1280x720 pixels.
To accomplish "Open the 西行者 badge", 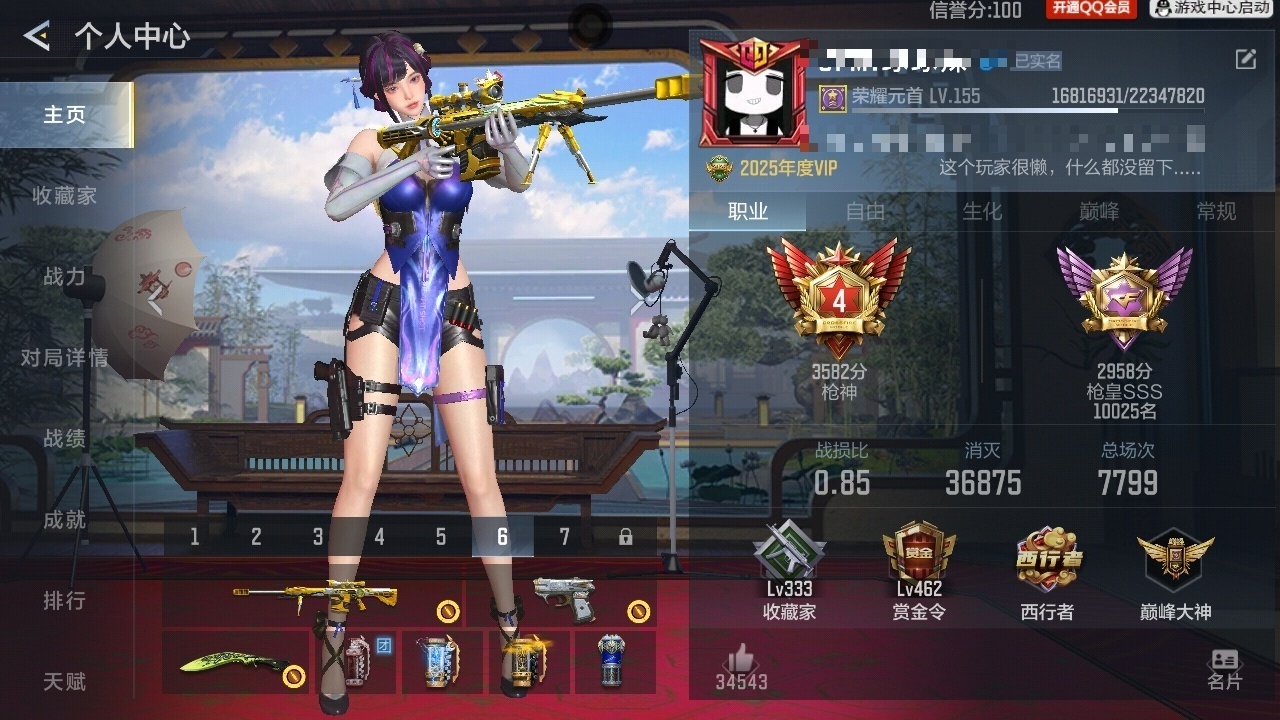I will tap(1048, 570).
